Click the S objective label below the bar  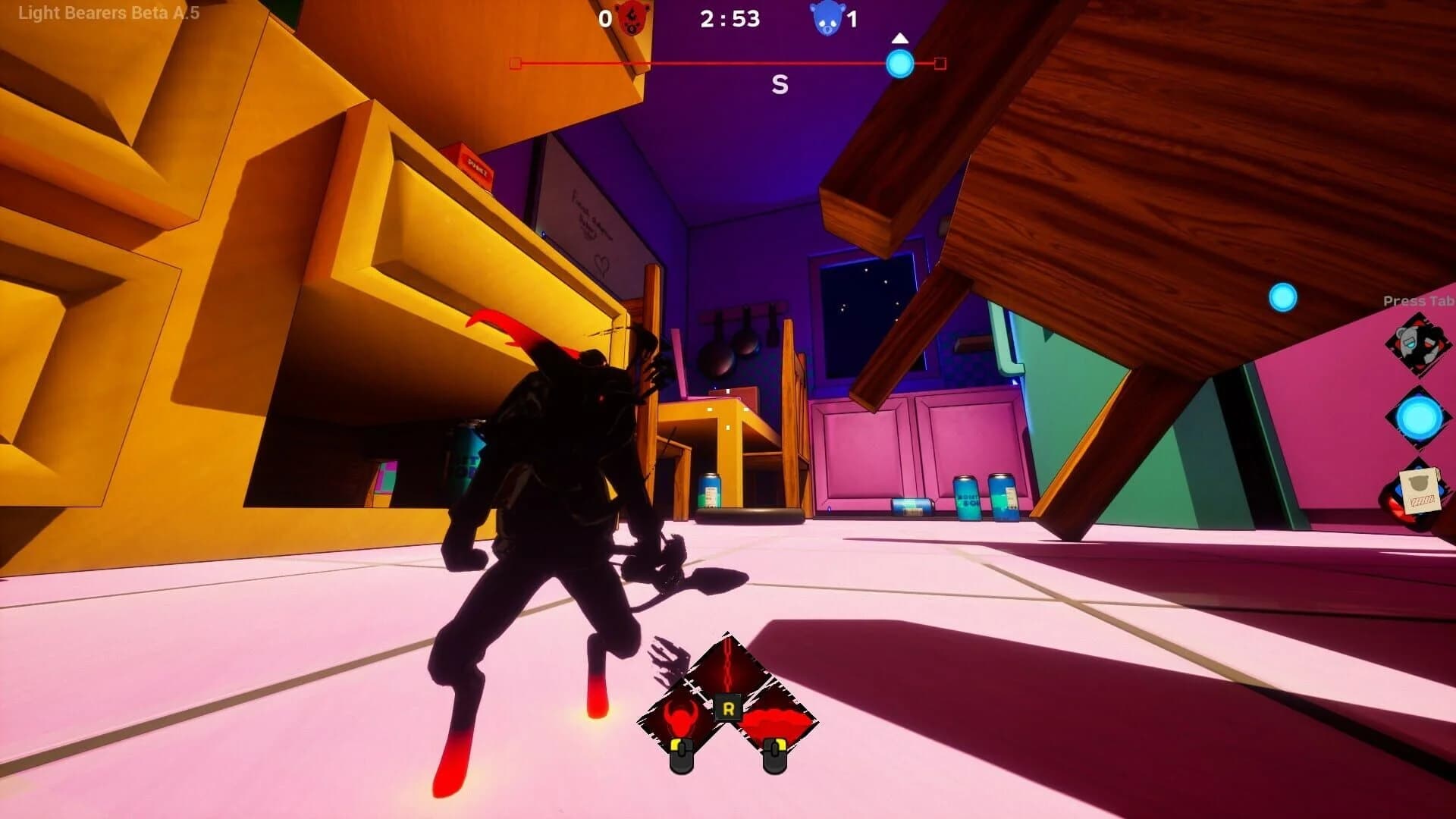(778, 83)
